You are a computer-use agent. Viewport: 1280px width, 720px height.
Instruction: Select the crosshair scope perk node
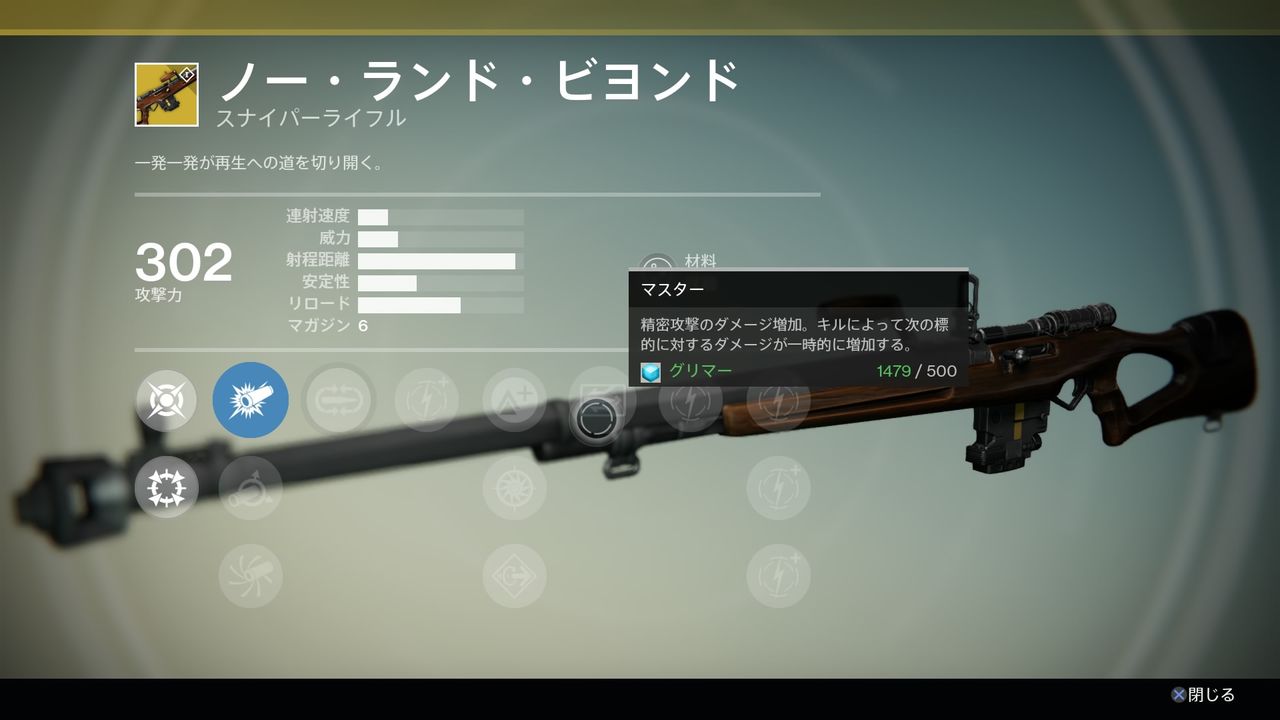166,400
